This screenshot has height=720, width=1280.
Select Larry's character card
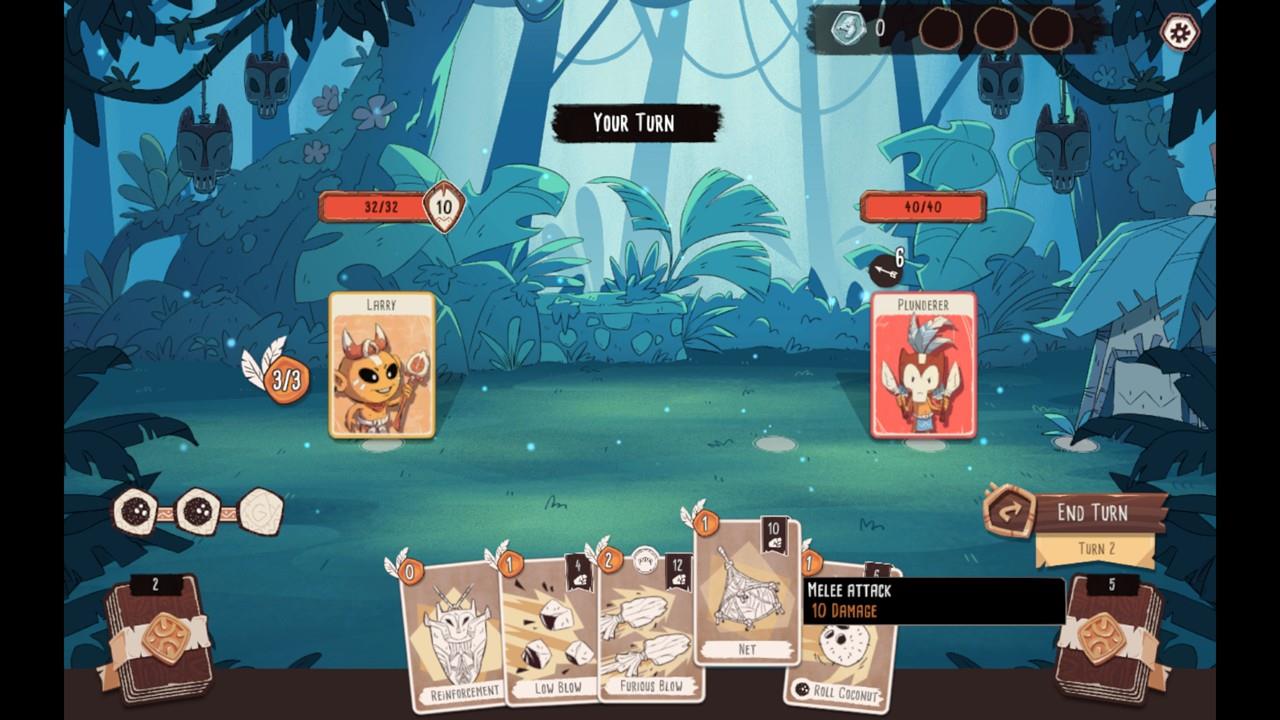click(382, 366)
